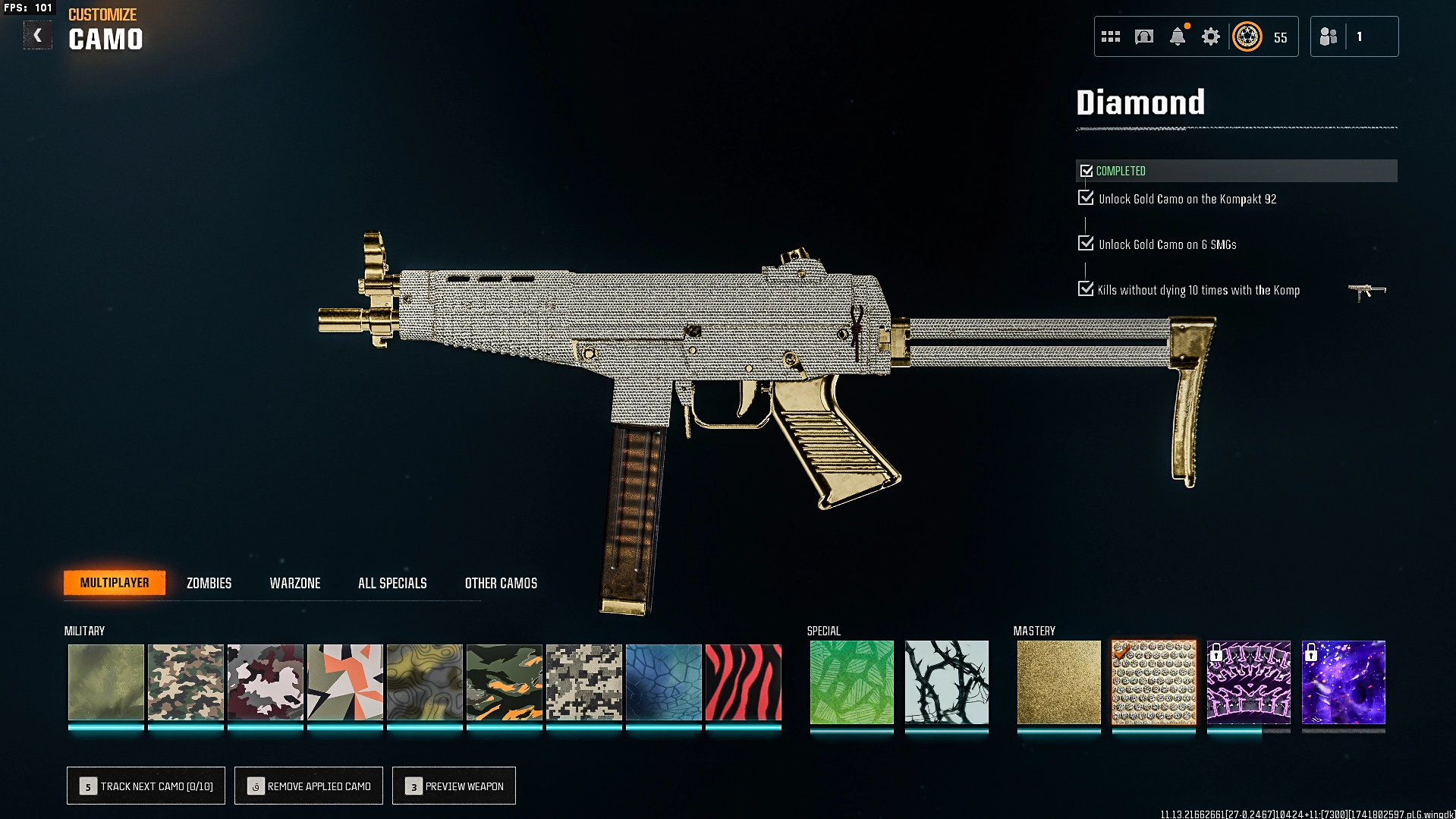
Task: Choose the Multiplayer camo tab
Action: (x=115, y=583)
